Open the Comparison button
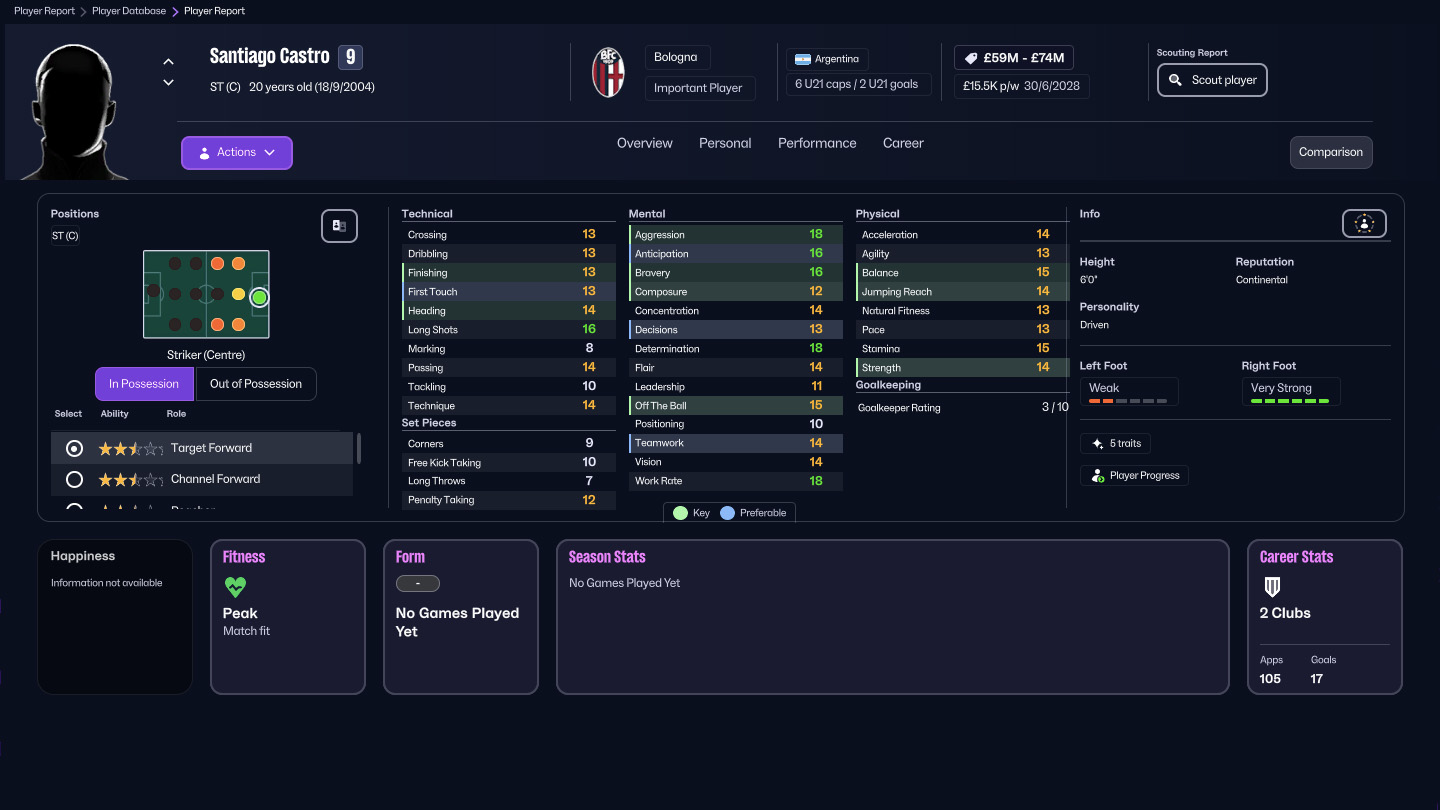1440x810 pixels. [x=1330, y=152]
